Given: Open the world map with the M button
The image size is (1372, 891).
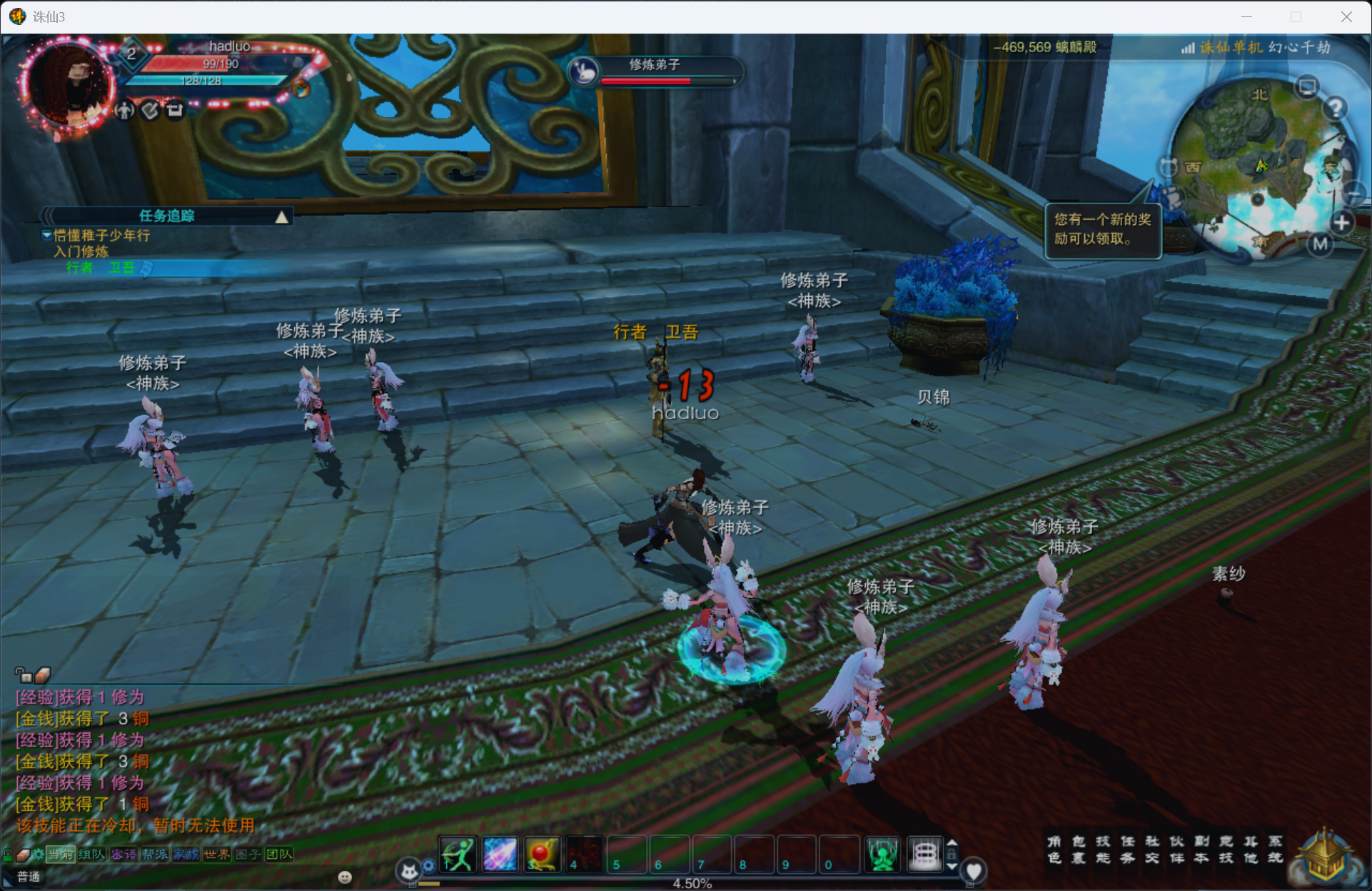Looking at the screenshot, I should coord(1321,244).
